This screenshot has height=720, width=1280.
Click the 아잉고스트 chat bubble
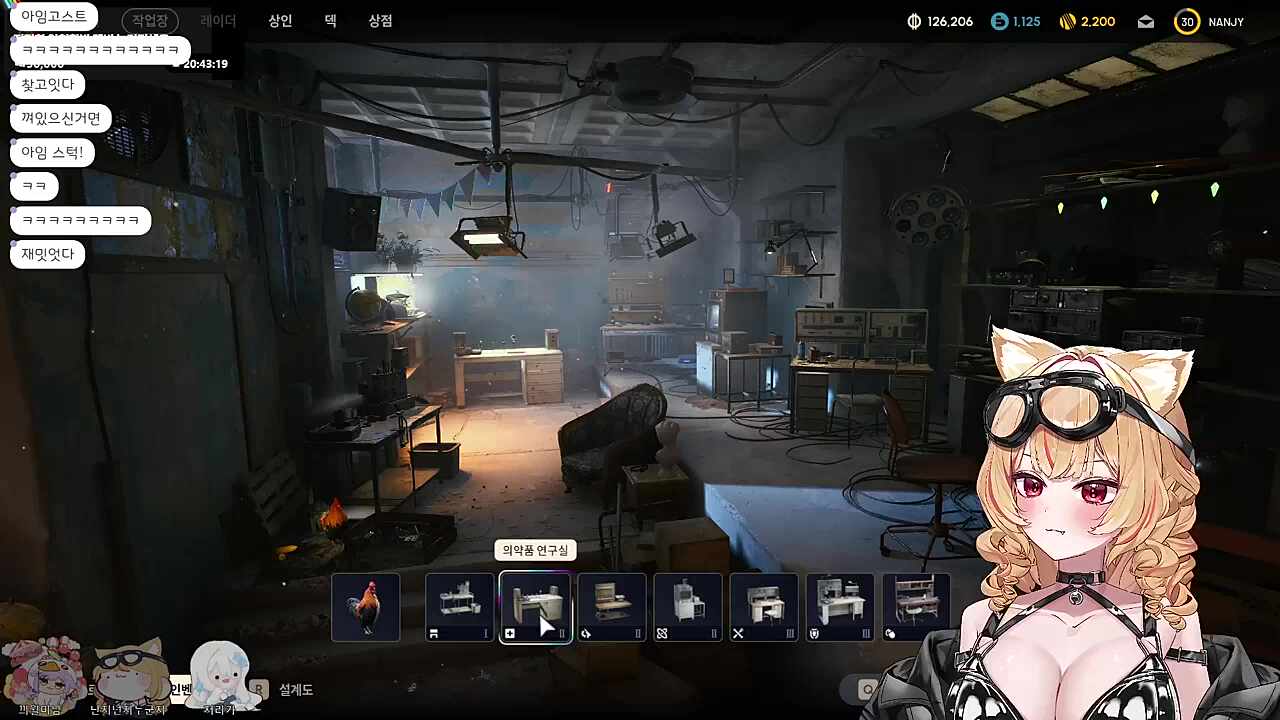click(54, 16)
